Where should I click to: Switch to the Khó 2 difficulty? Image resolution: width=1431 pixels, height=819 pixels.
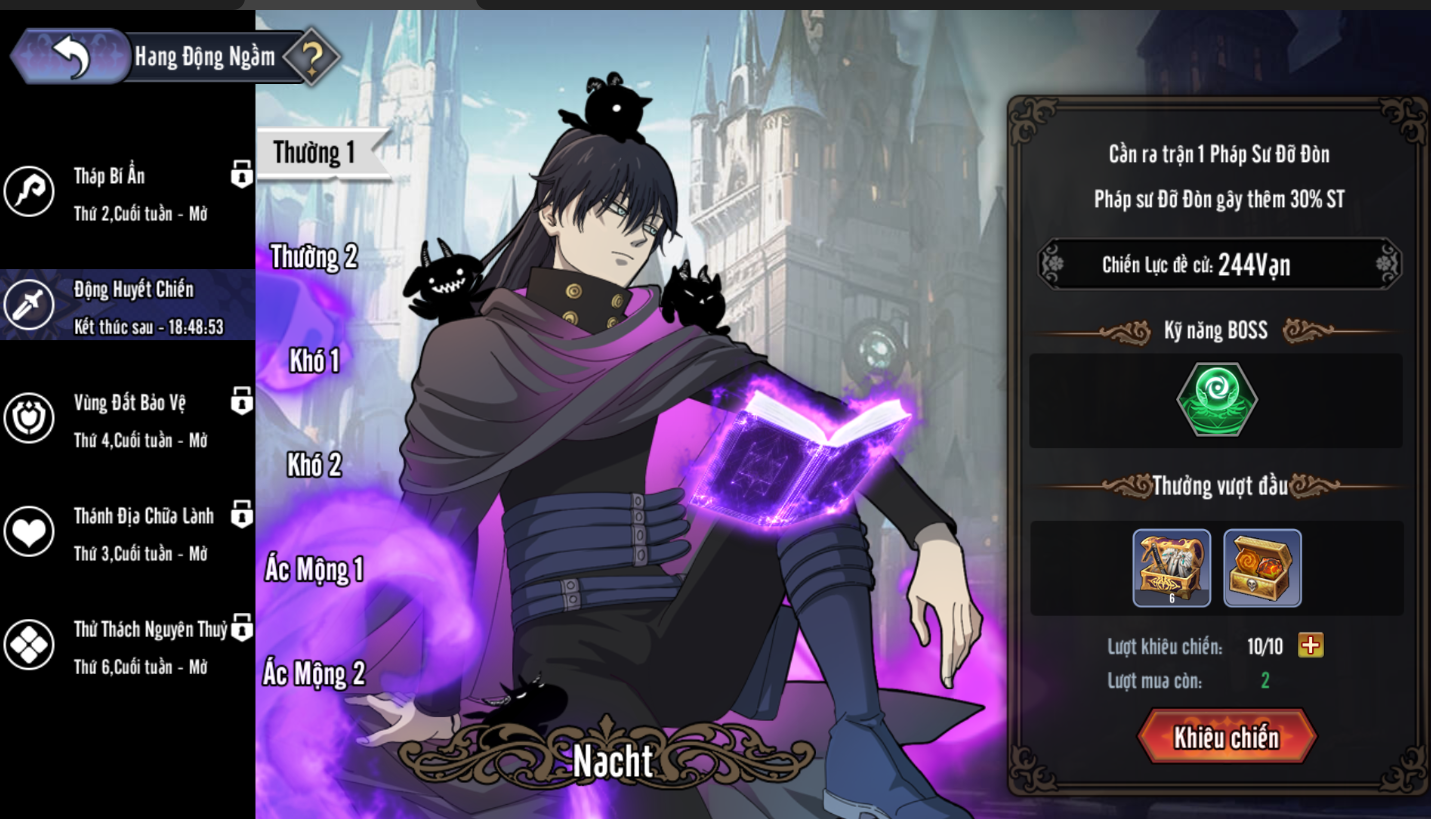314,465
